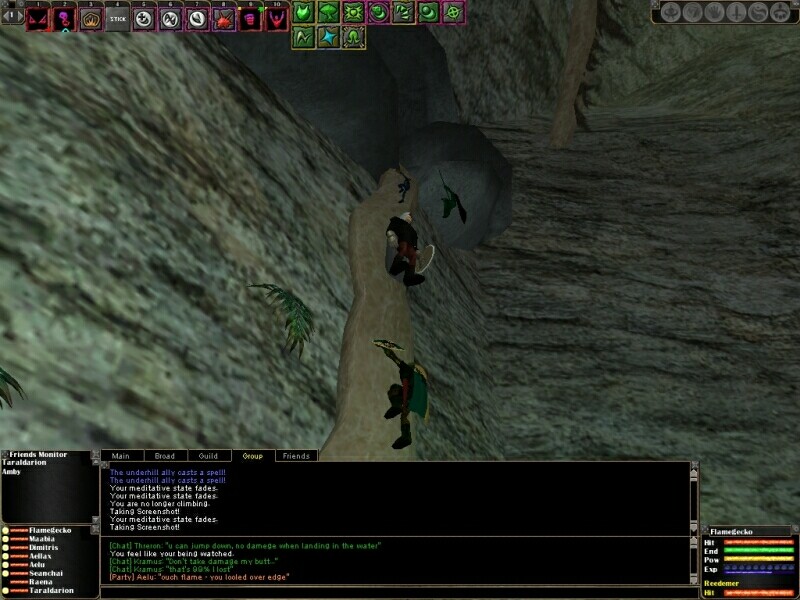Viewport: 800px width, 600px height.
Task: Switch to the Main chat tab
Action: [120, 456]
